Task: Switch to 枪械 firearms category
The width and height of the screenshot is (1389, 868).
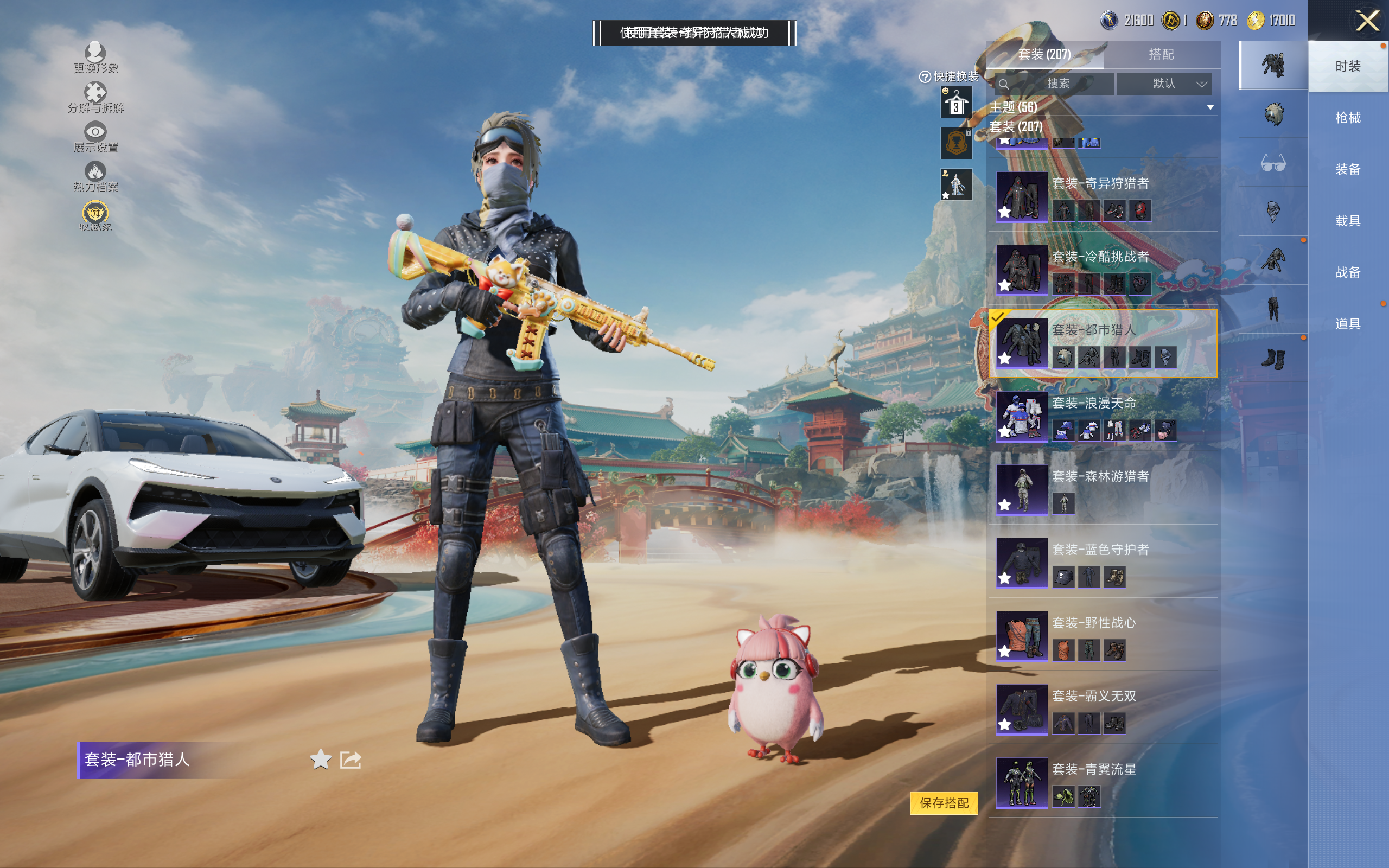Action: pyautogui.click(x=1347, y=118)
